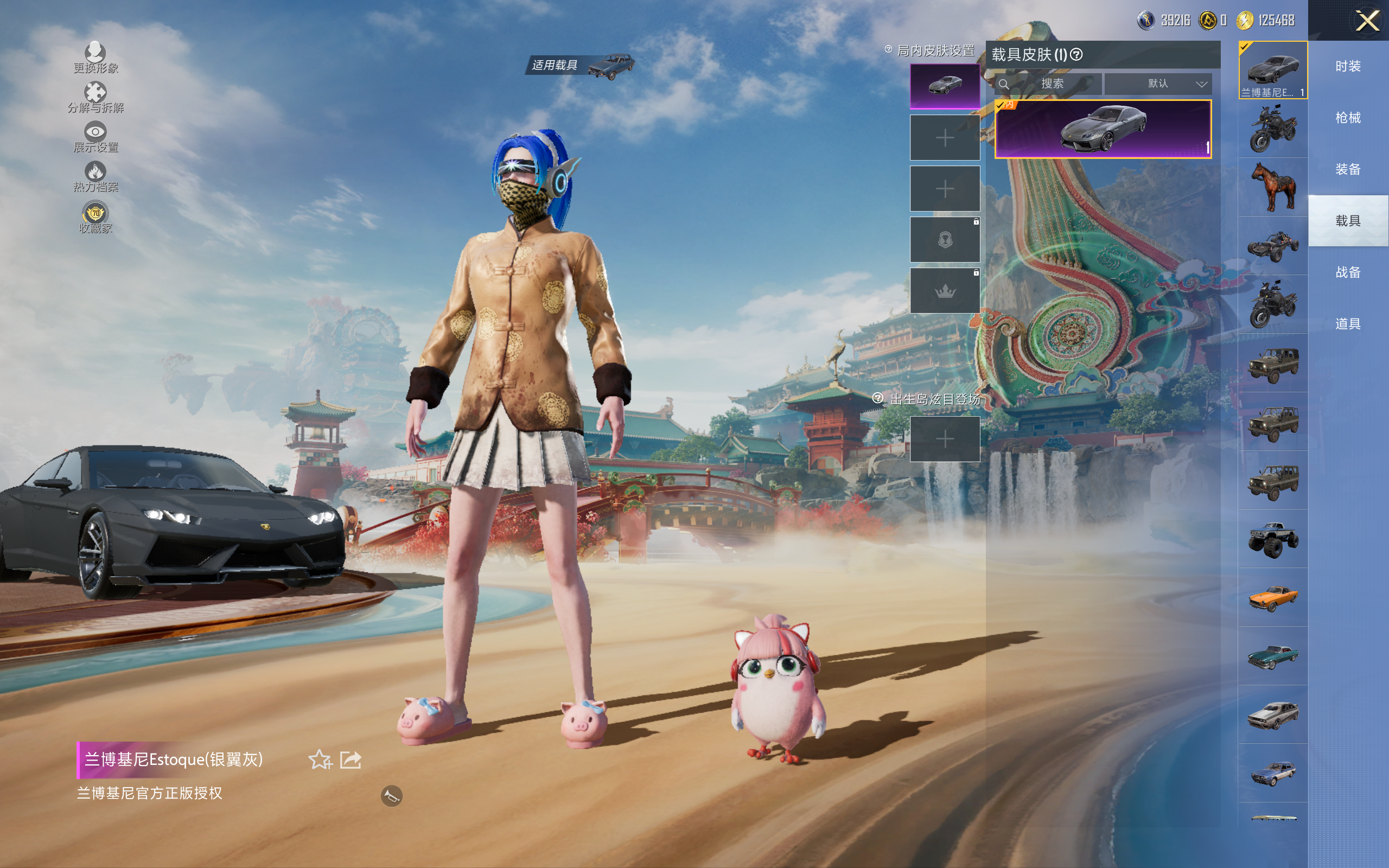The image size is (1389, 868).
Task: Pick the orange muscle car thumbnail
Action: [1273, 598]
